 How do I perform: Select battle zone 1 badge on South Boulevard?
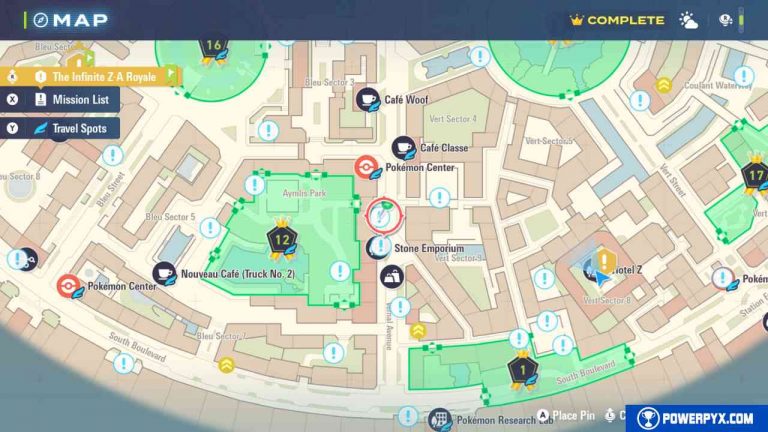[x=519, y=370]
